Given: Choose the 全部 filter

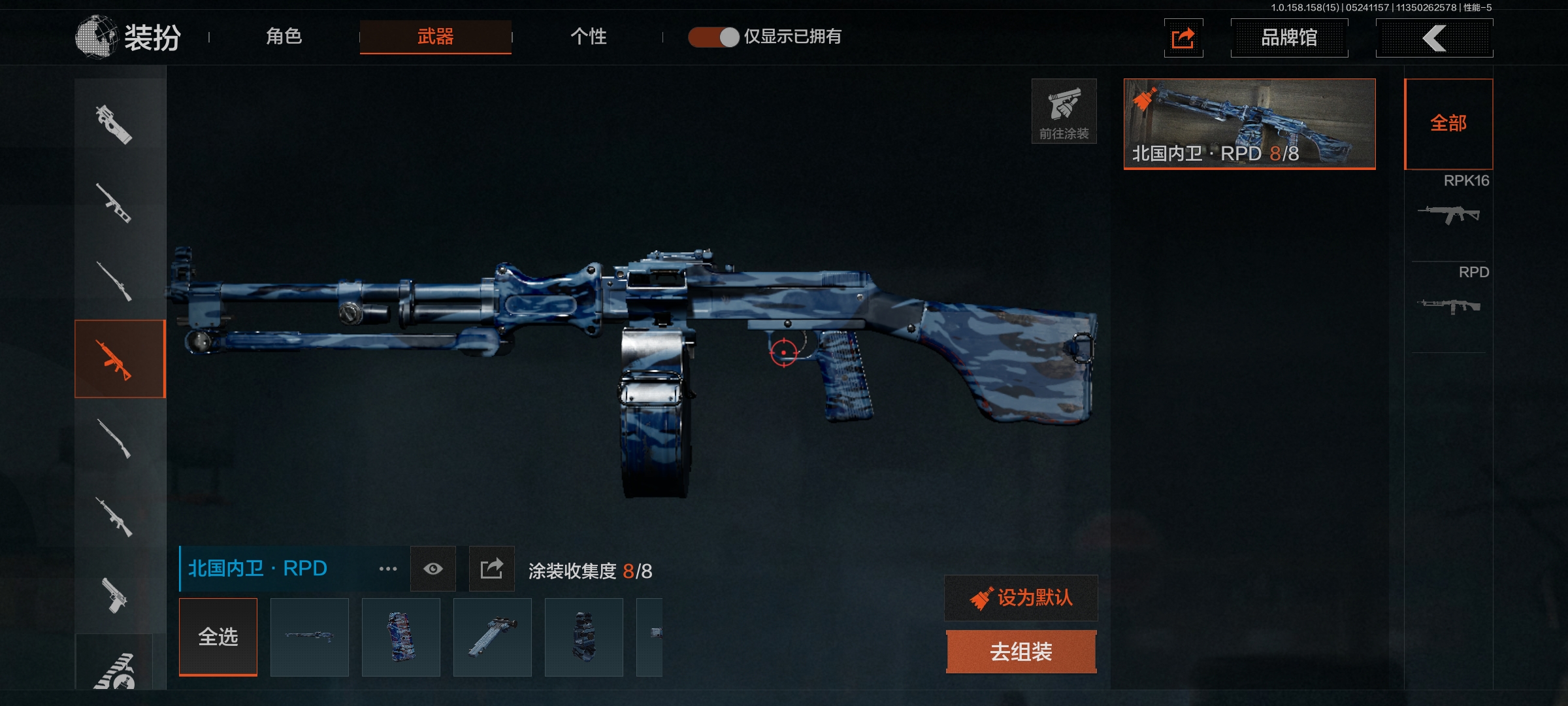Looking at the screenshot, I should (x=1448, y=124).
